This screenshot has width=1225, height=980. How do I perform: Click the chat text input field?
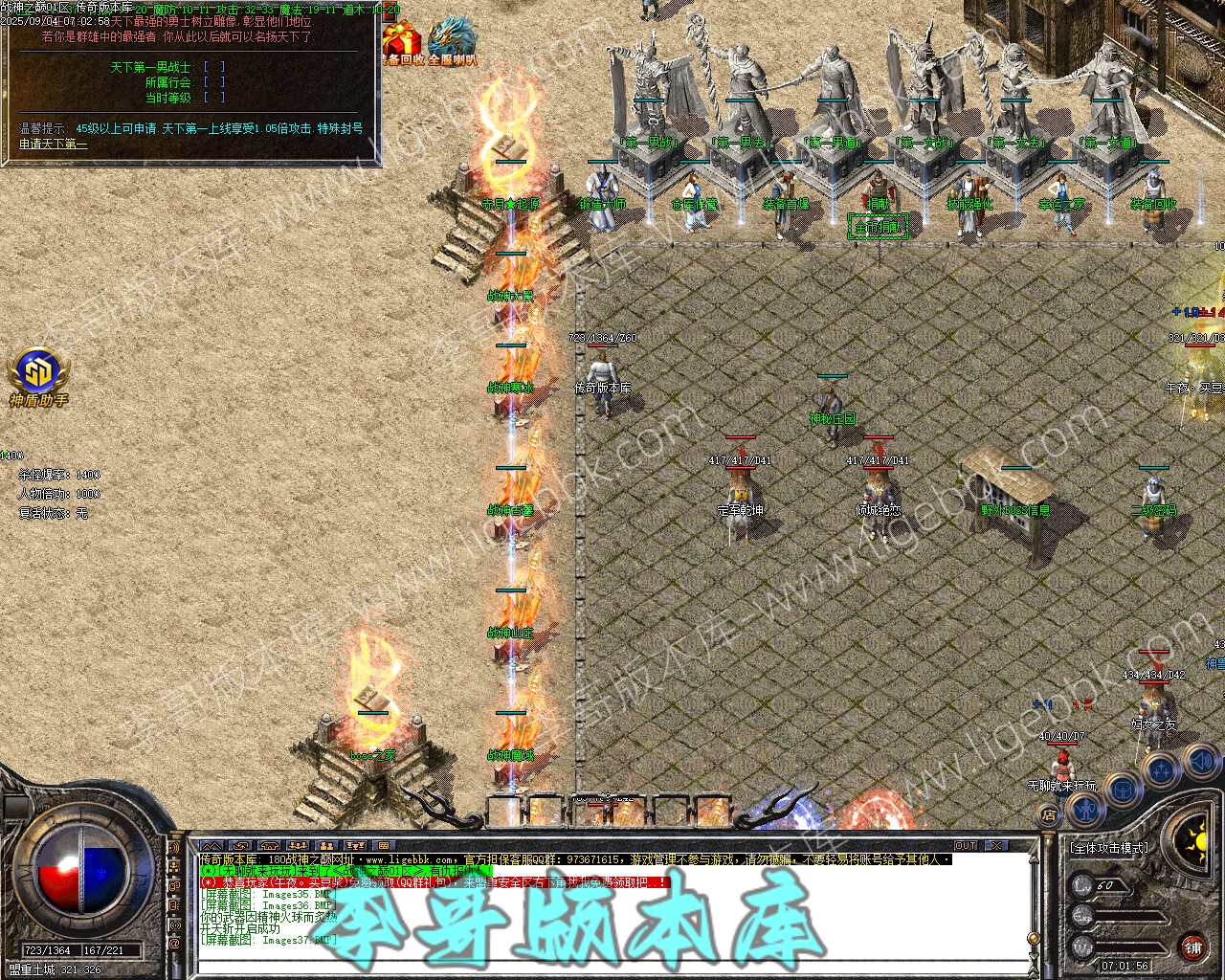click(x=612, y=967)
